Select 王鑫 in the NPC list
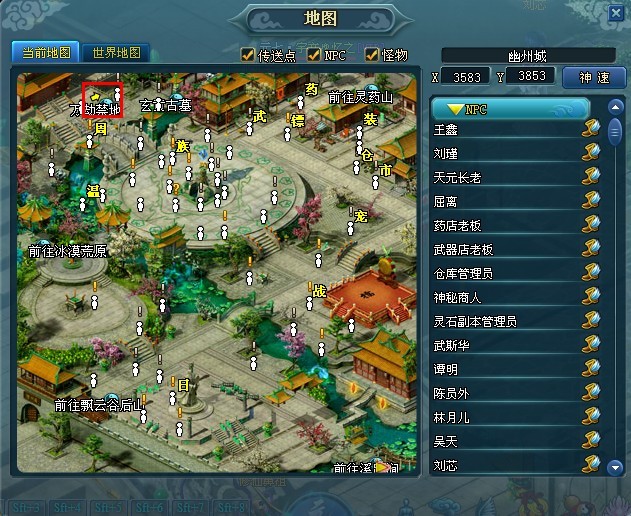This screenshot has width=631, height=516. [446, 130]
